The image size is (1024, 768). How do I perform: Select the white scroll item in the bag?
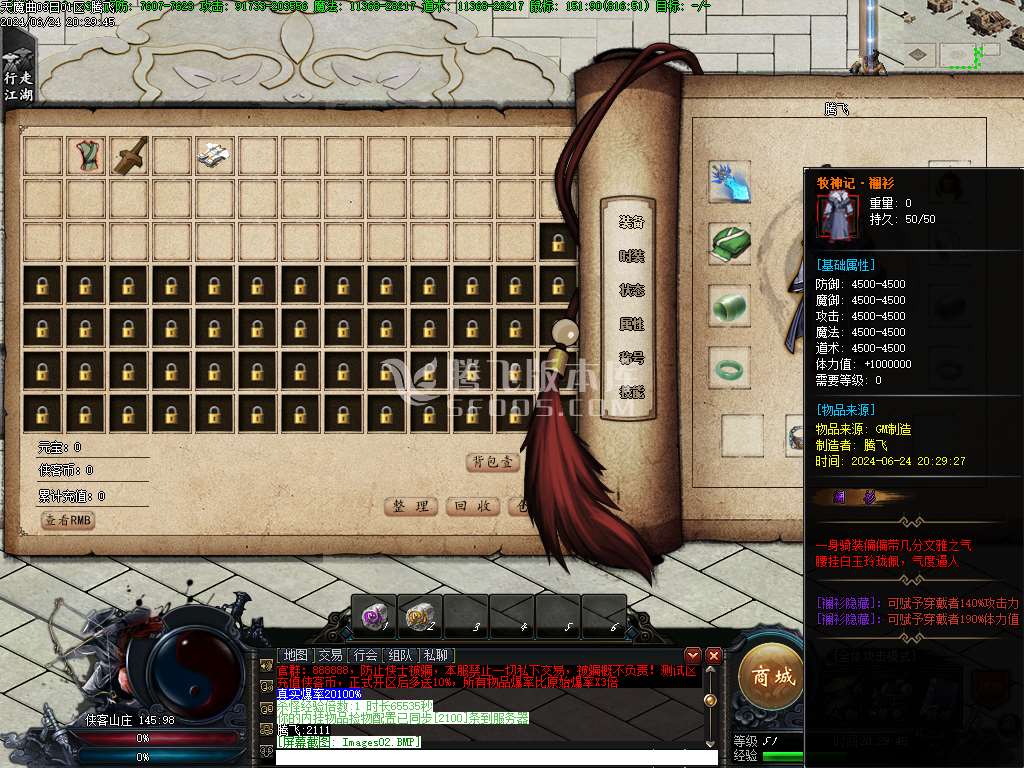coord(214,155)
